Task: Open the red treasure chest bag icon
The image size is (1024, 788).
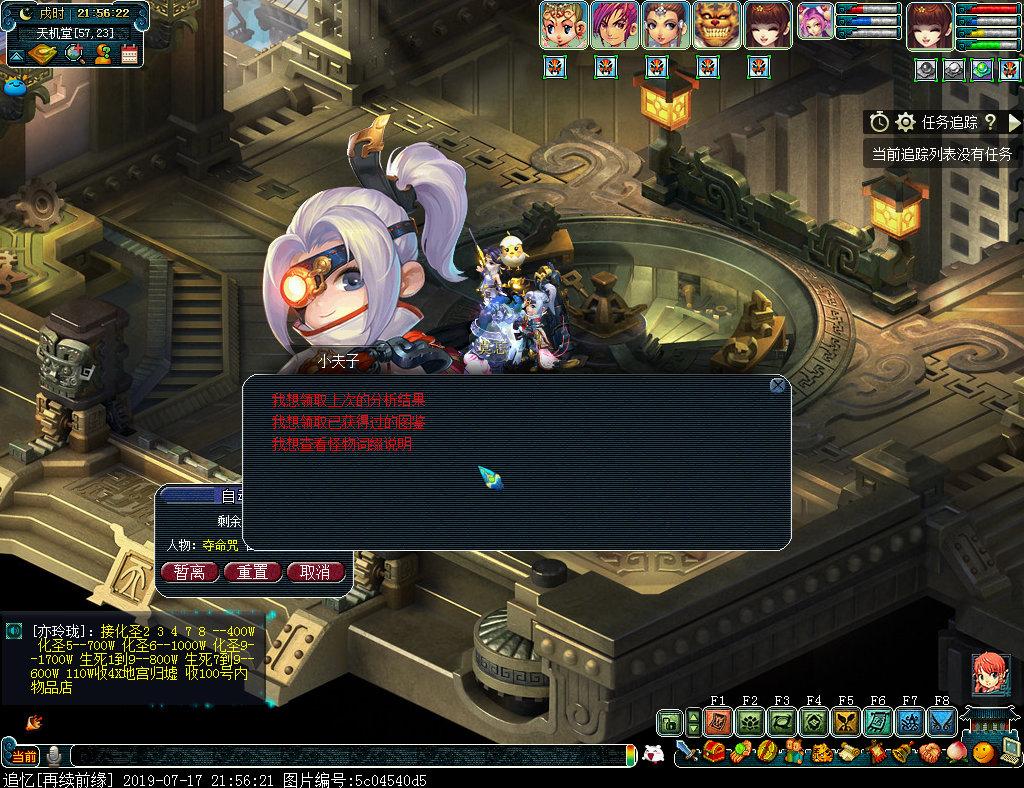Action: (714, 752)
